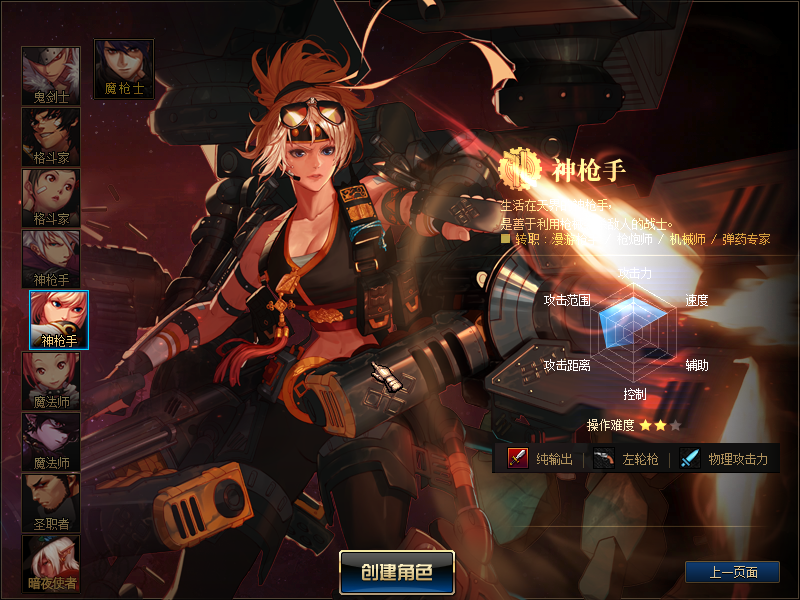800x600 pixels.
Task: Choose the purple-haired male 魔法师 portrait
Action: click(51, 442)
